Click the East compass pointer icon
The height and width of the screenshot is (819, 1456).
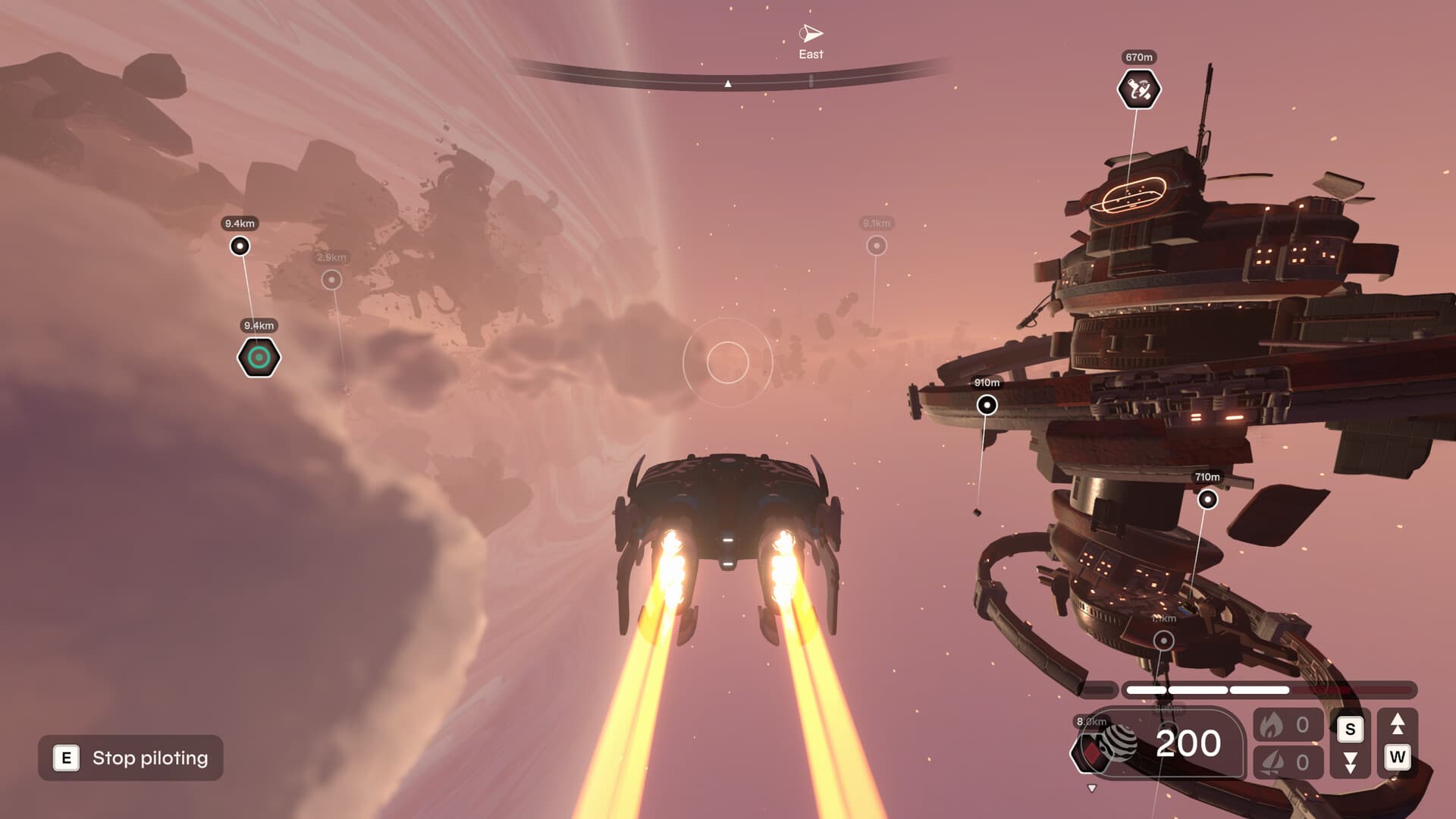[809, 33]
